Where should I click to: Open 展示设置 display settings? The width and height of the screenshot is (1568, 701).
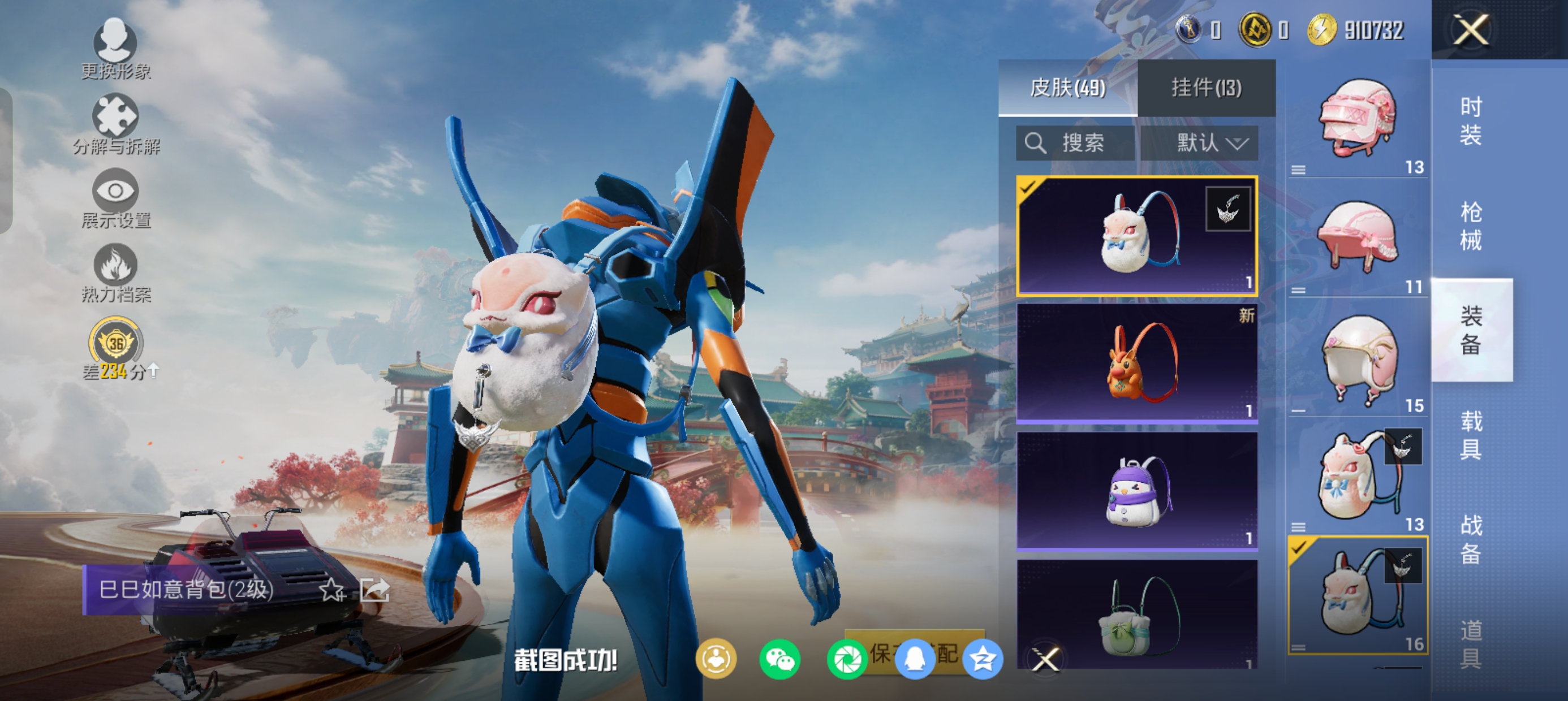pyautogui.click(x=115, y=198)
